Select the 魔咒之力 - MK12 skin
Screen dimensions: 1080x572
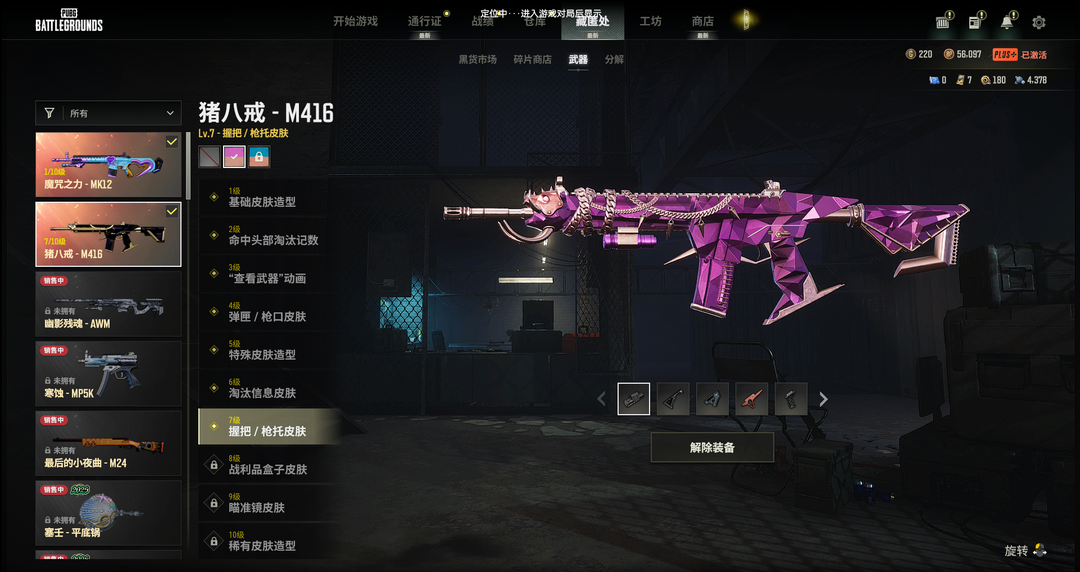pos(108,164)
